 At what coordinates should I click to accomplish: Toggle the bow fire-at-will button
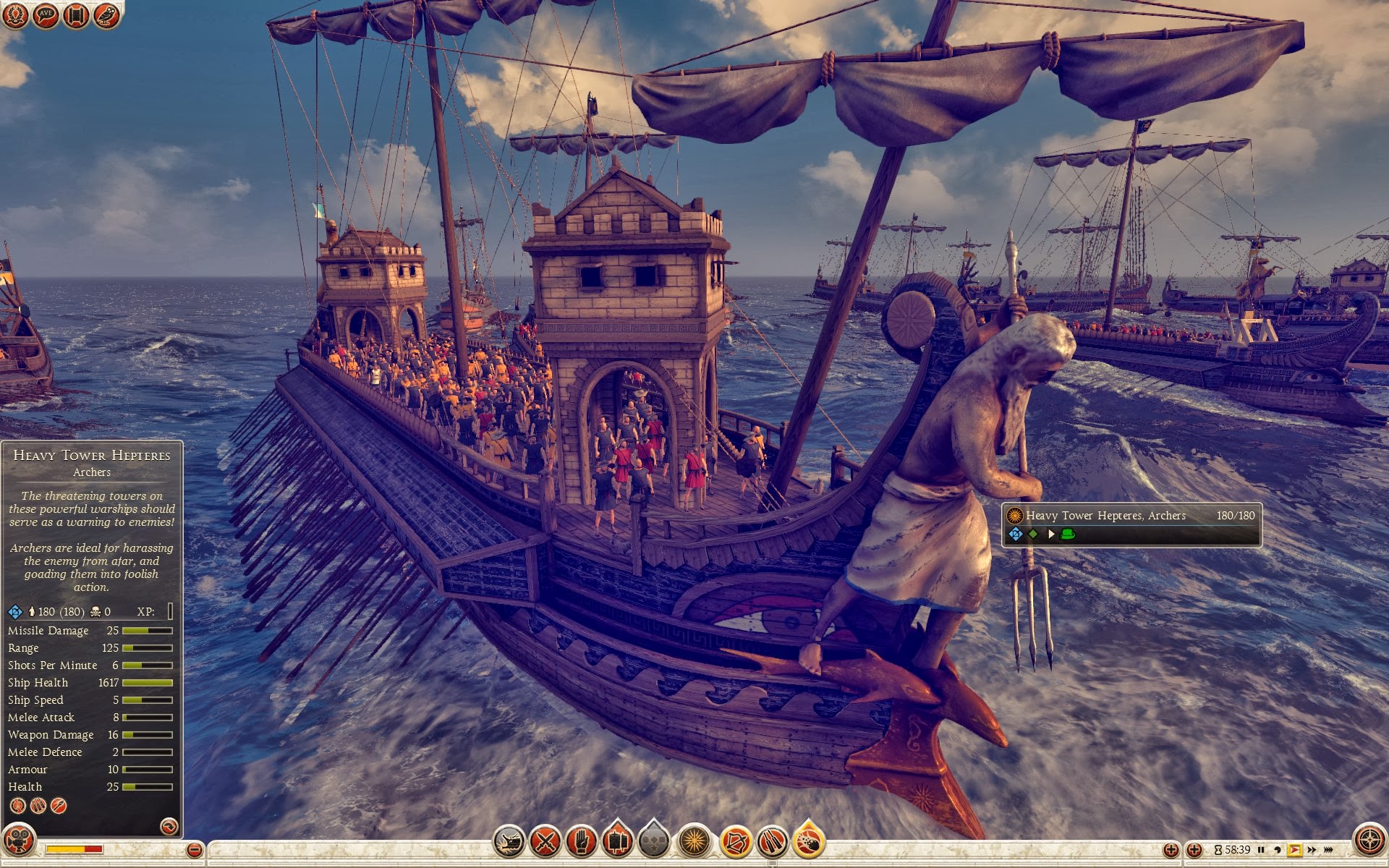pyautogui.click(x=736, y=841)
